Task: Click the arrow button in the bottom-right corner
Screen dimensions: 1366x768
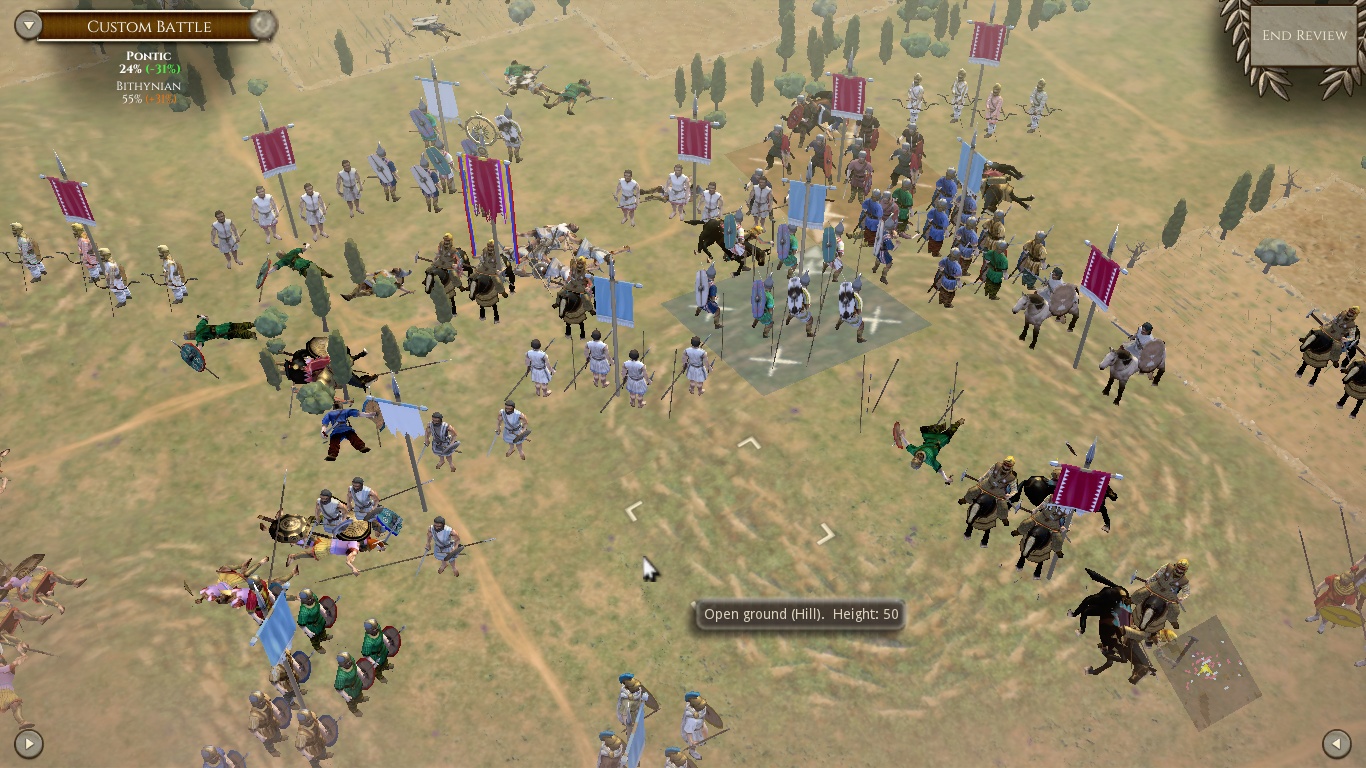Action: point(1337,743)
